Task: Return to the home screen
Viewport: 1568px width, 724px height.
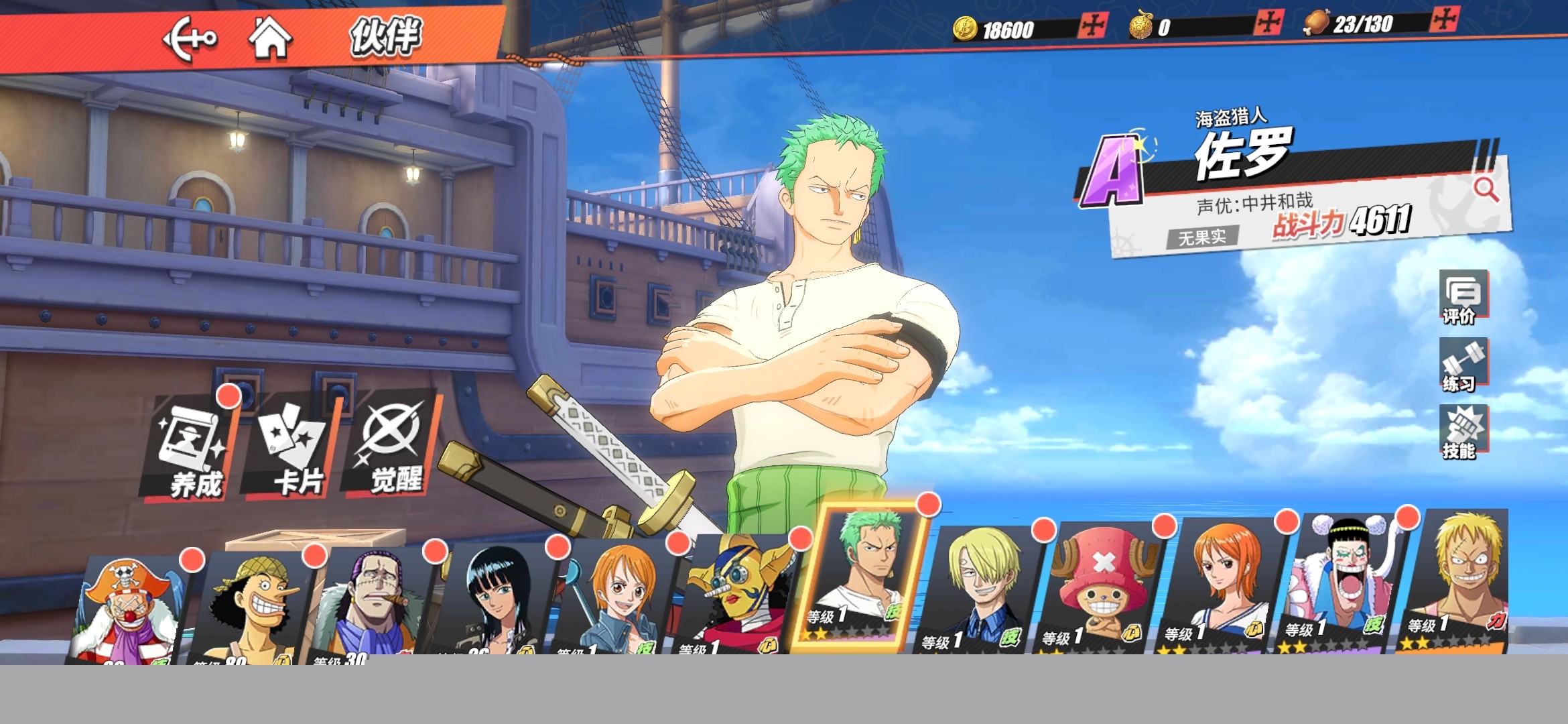Action: pyautogui.click(x=270, y=38)
